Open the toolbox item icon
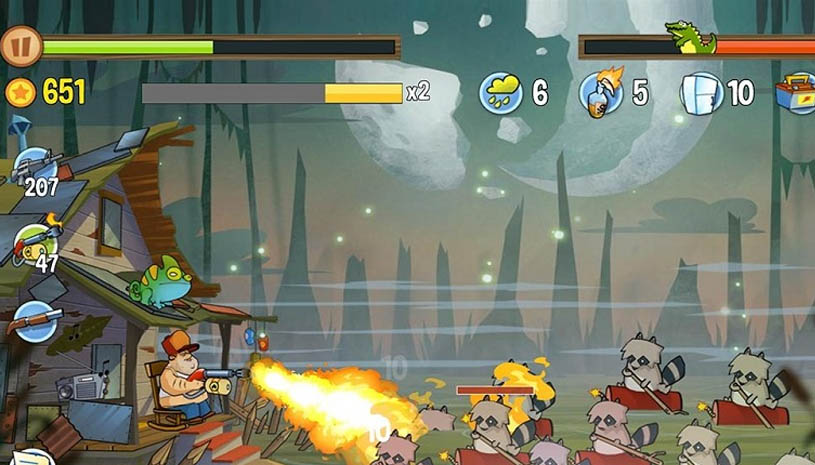The width and height of the screenshot is (815, 465). click(797, 92)
